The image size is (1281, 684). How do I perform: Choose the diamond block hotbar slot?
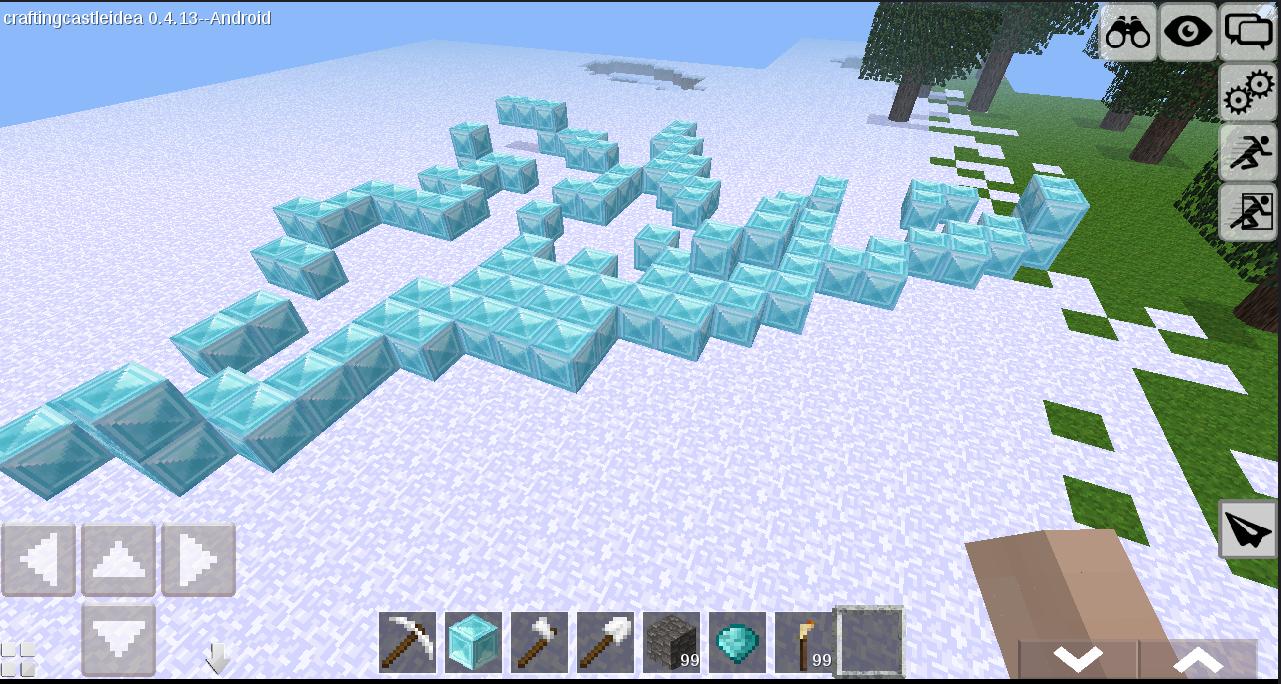(x=473, y=642)
